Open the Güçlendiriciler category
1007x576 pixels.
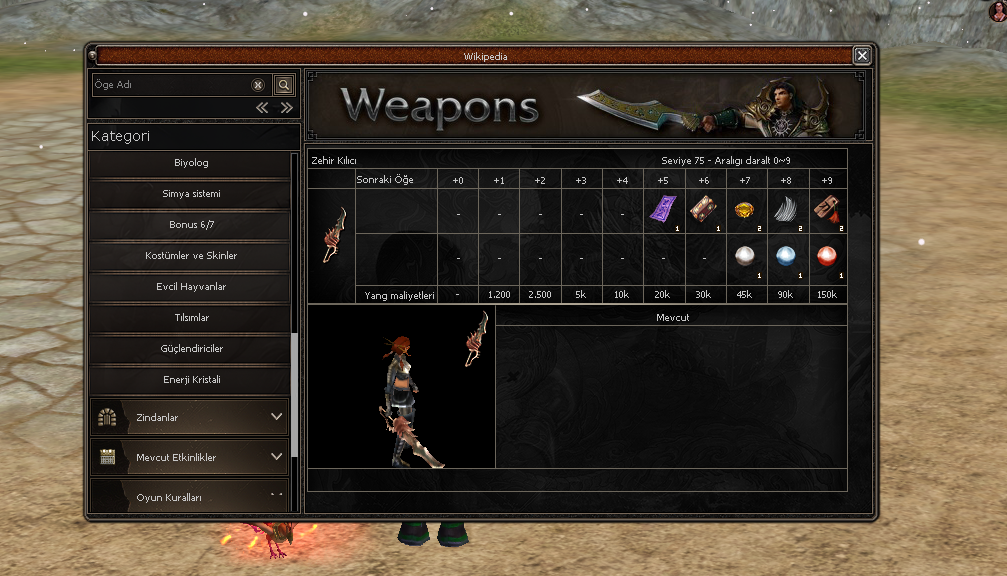(x=190, y=349)
